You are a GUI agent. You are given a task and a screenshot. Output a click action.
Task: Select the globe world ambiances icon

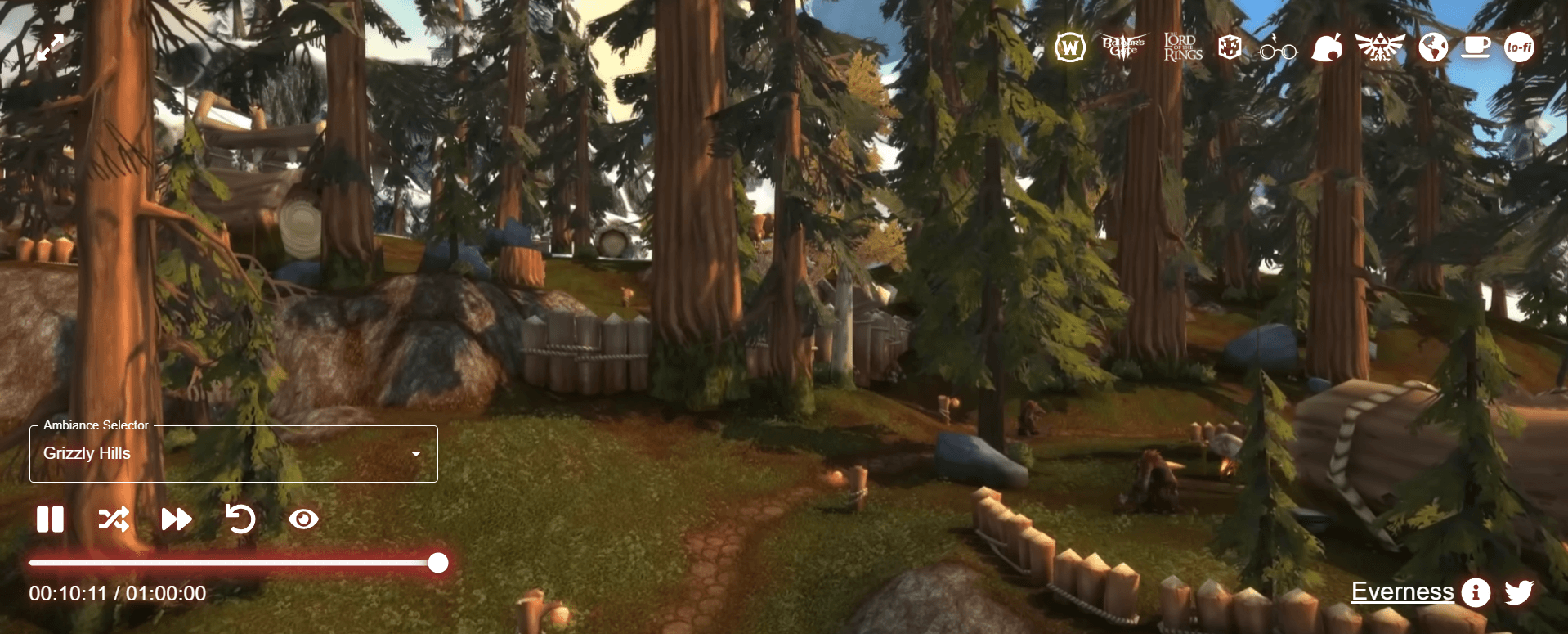1433,47
